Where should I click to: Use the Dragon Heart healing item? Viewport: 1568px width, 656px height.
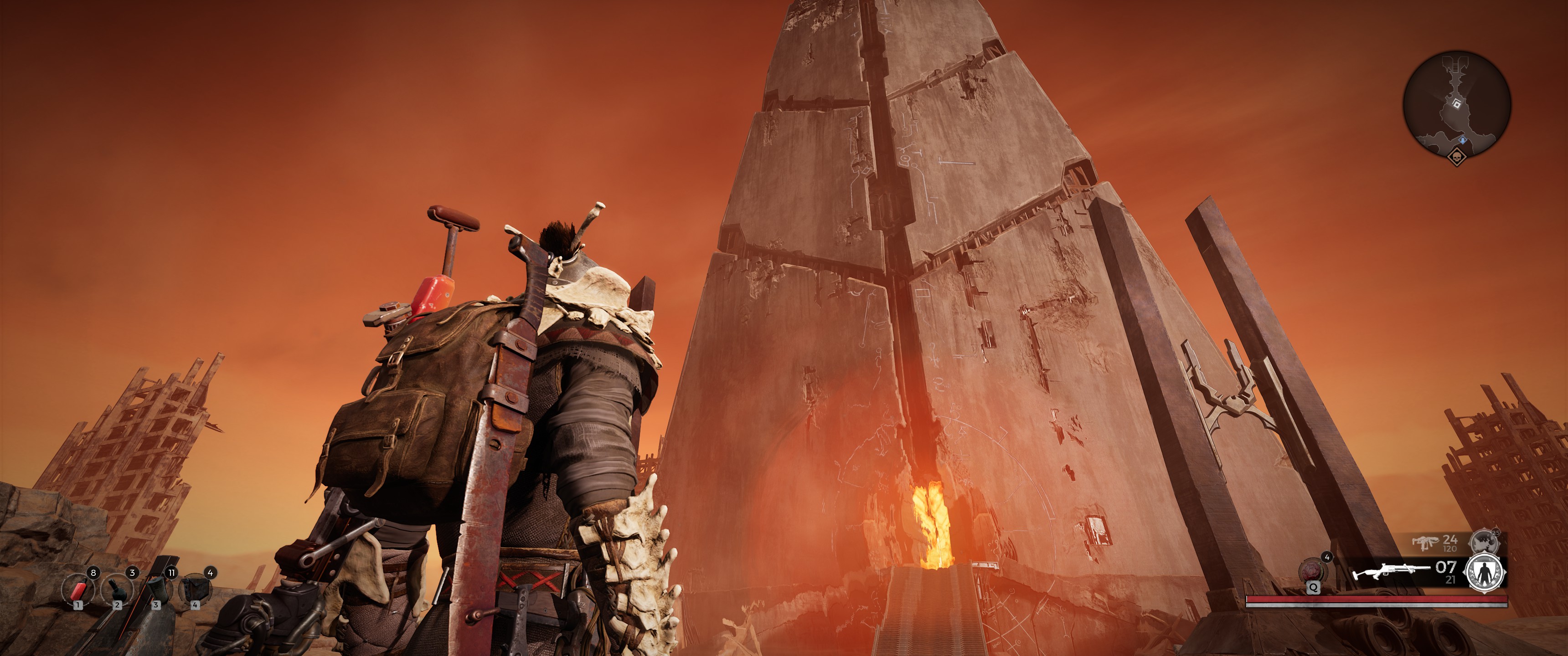(1312, 571)
